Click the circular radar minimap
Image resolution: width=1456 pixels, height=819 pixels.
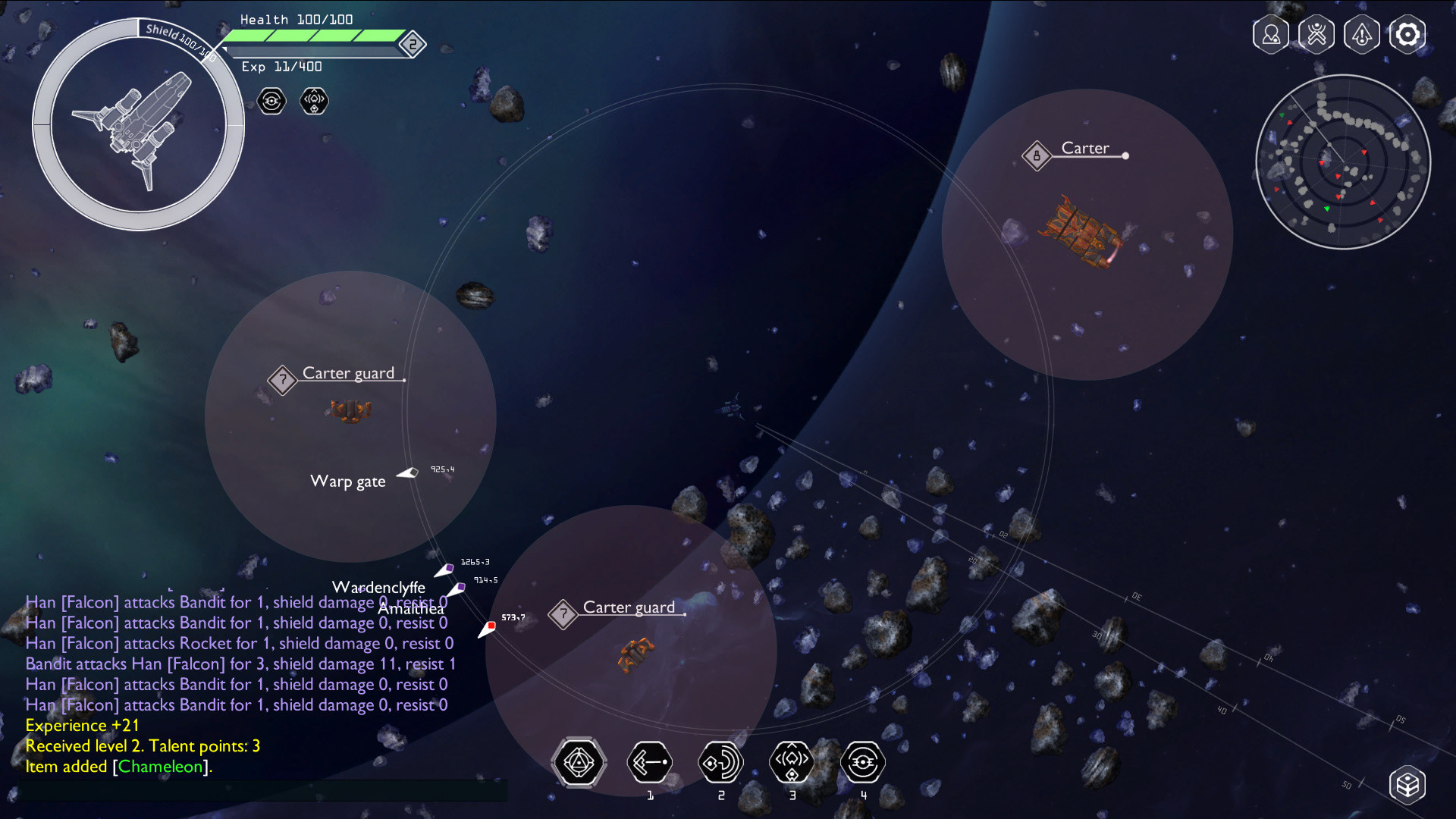[x=1343, y=162]
